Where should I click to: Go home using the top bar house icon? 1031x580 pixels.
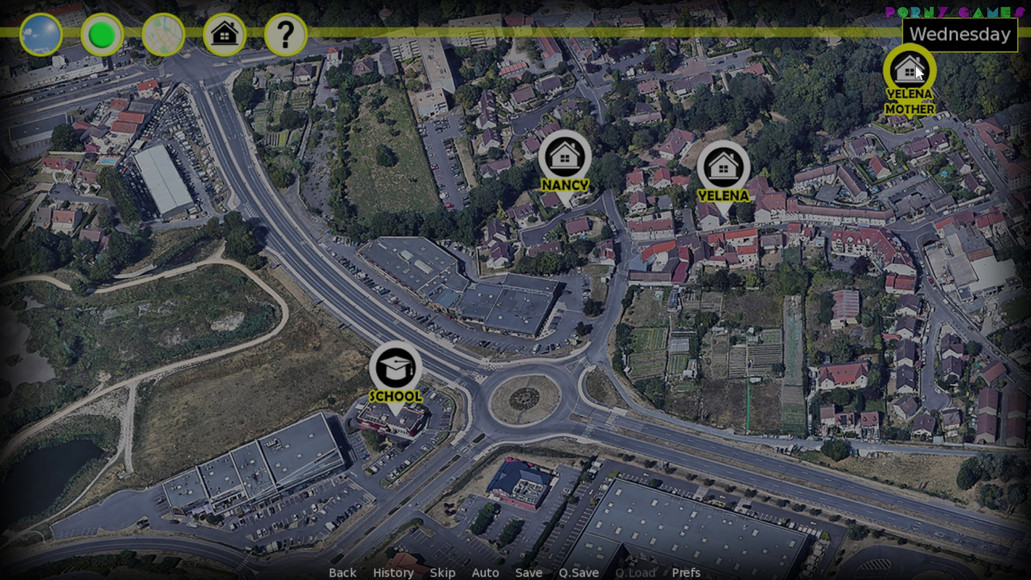pos(225,35)
